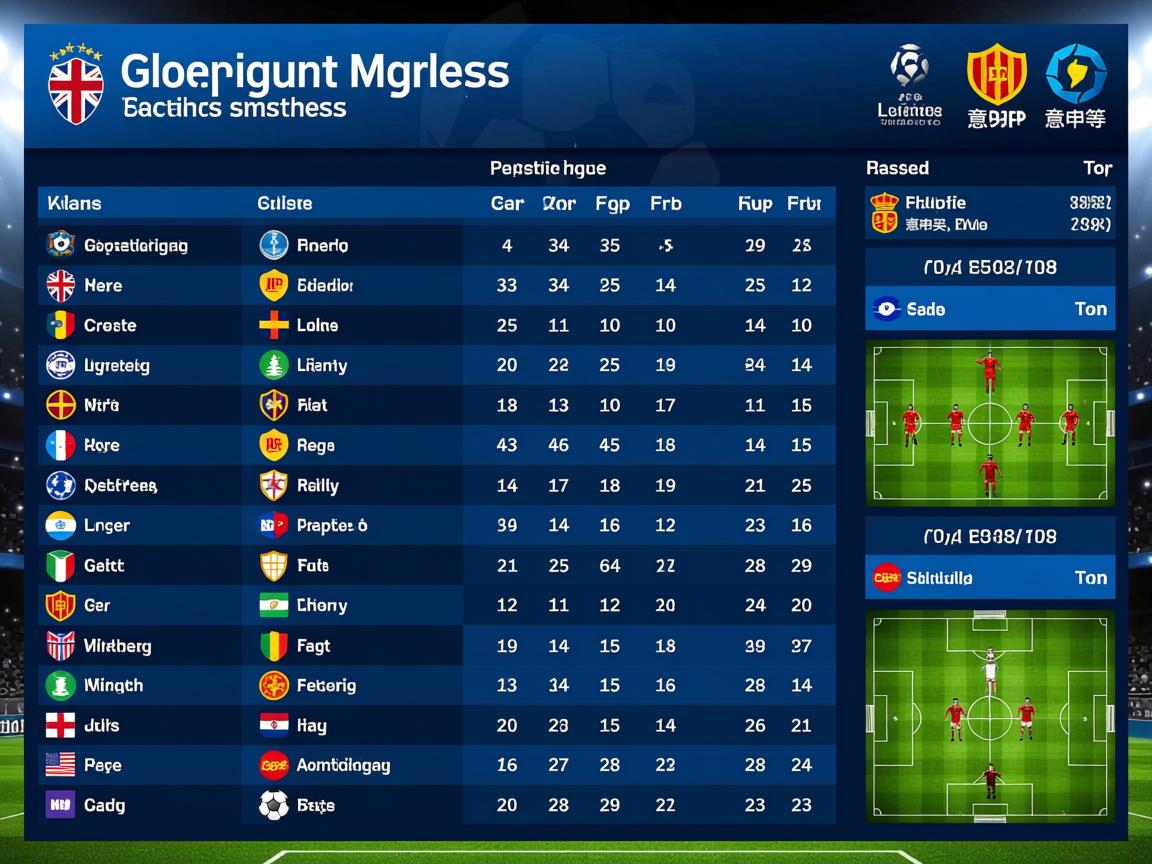The width and height of the screenshot is (1152, 864).
Task: Open the Sbitdulle match bar
Action: [x=989, y=578]
